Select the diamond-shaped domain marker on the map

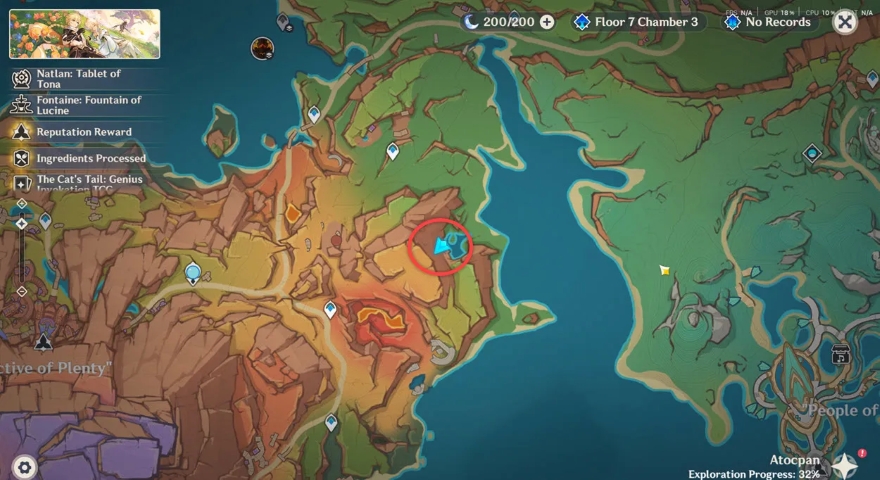[812, 153]
